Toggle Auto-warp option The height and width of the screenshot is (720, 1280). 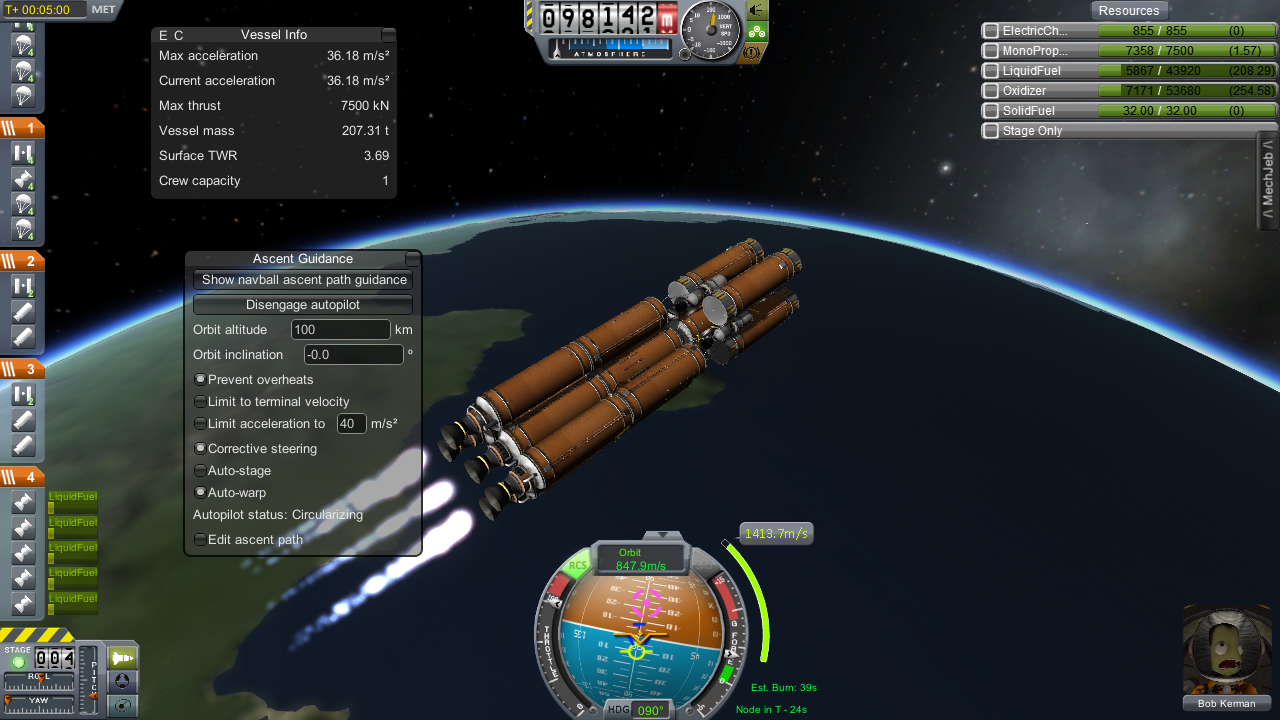tap(200, 493)
